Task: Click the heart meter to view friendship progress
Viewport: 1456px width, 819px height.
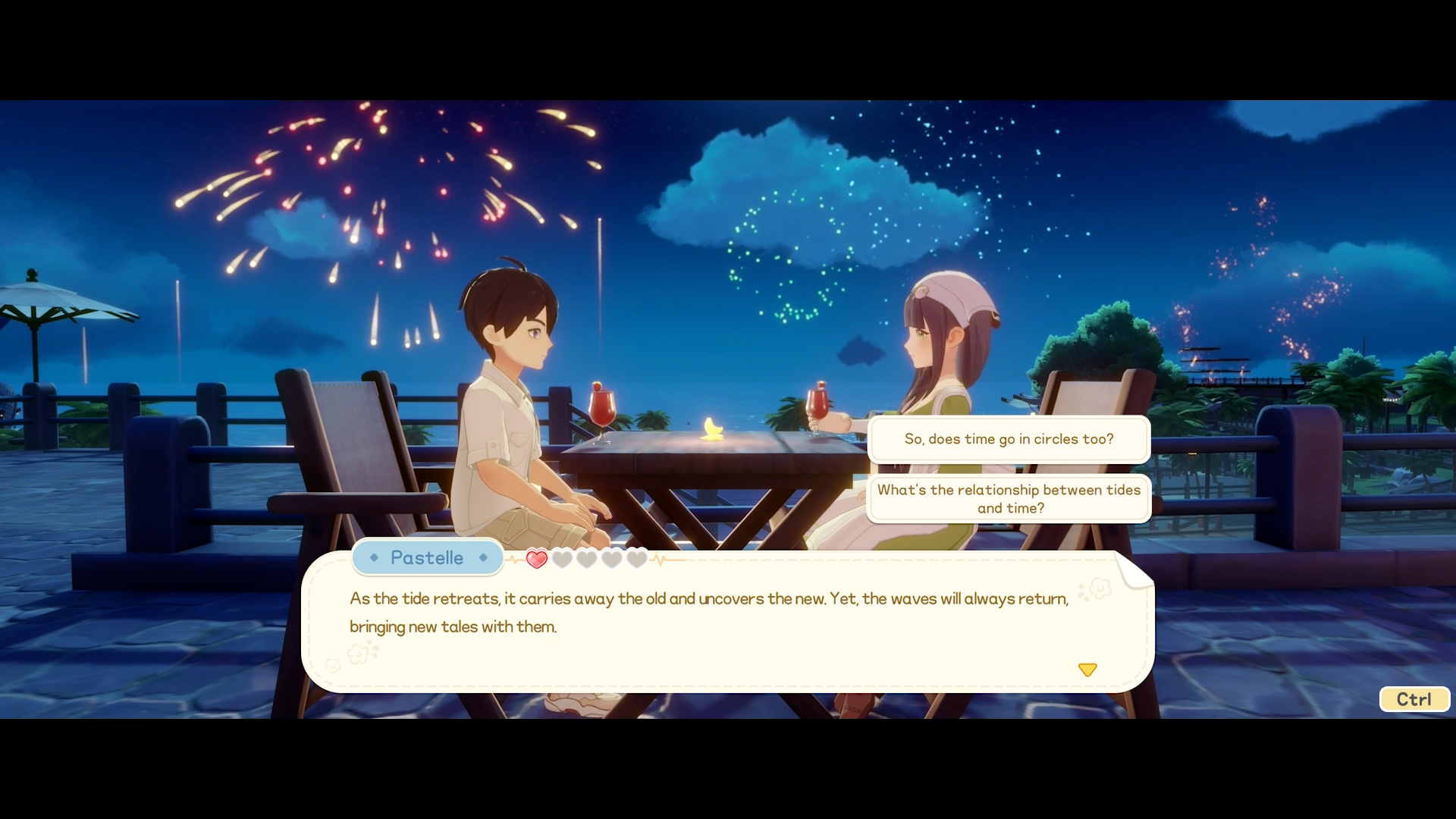Action: [x=585, y=558]
